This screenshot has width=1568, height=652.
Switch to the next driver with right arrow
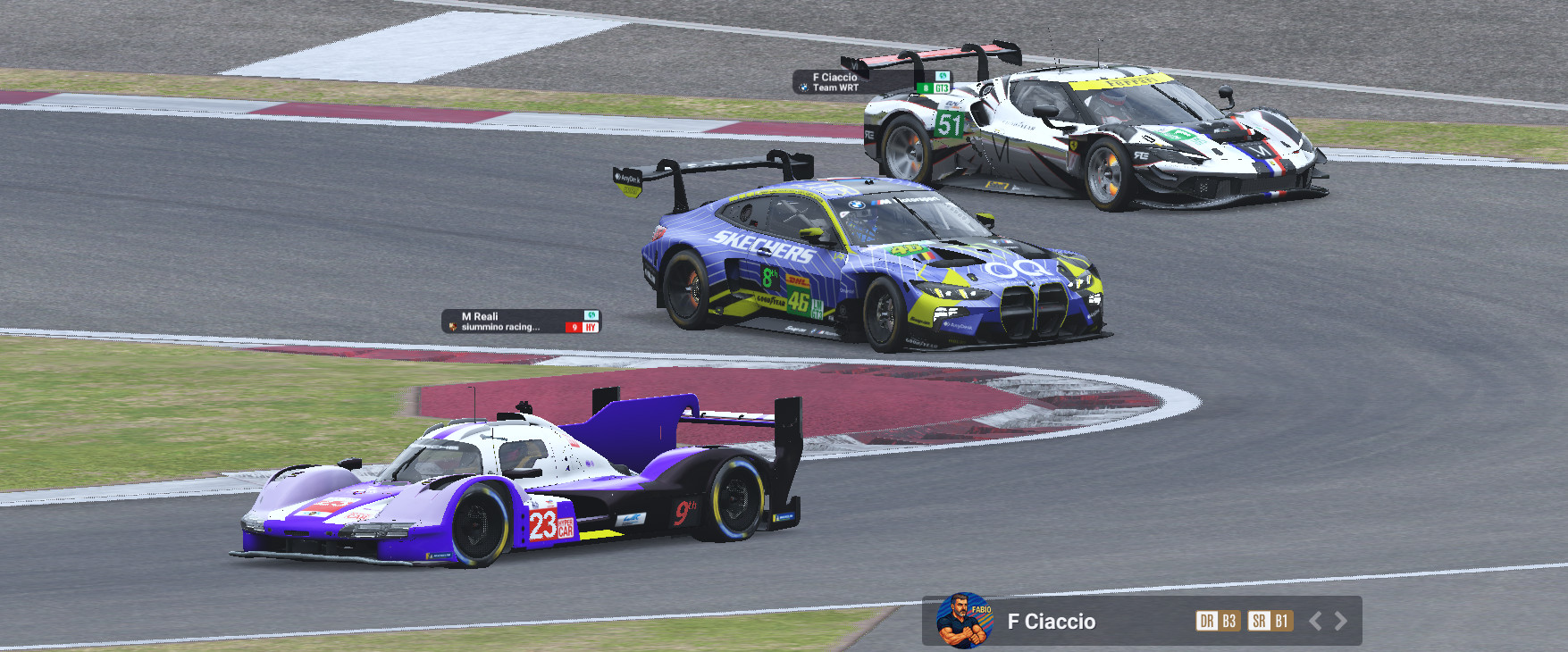pyautogui.click(x=1341, y=621)
